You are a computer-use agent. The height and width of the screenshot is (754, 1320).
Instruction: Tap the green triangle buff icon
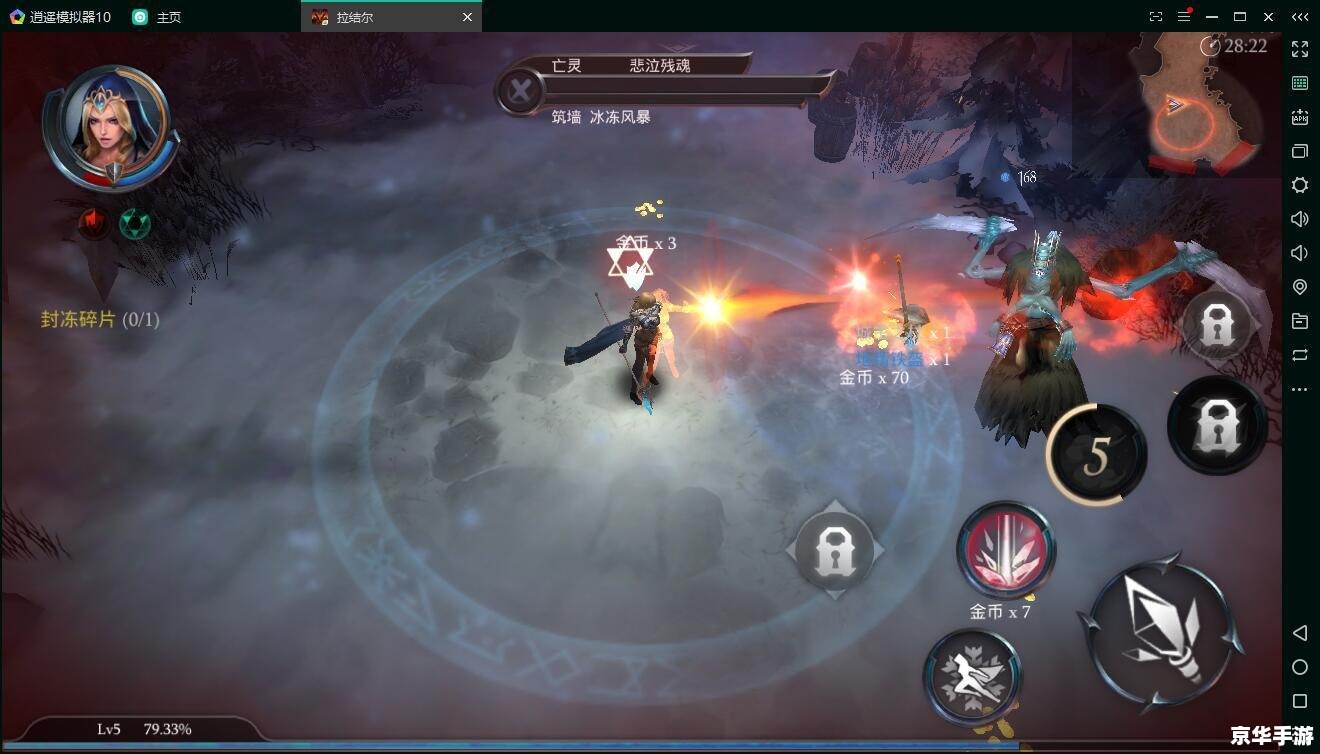[134, 223]
